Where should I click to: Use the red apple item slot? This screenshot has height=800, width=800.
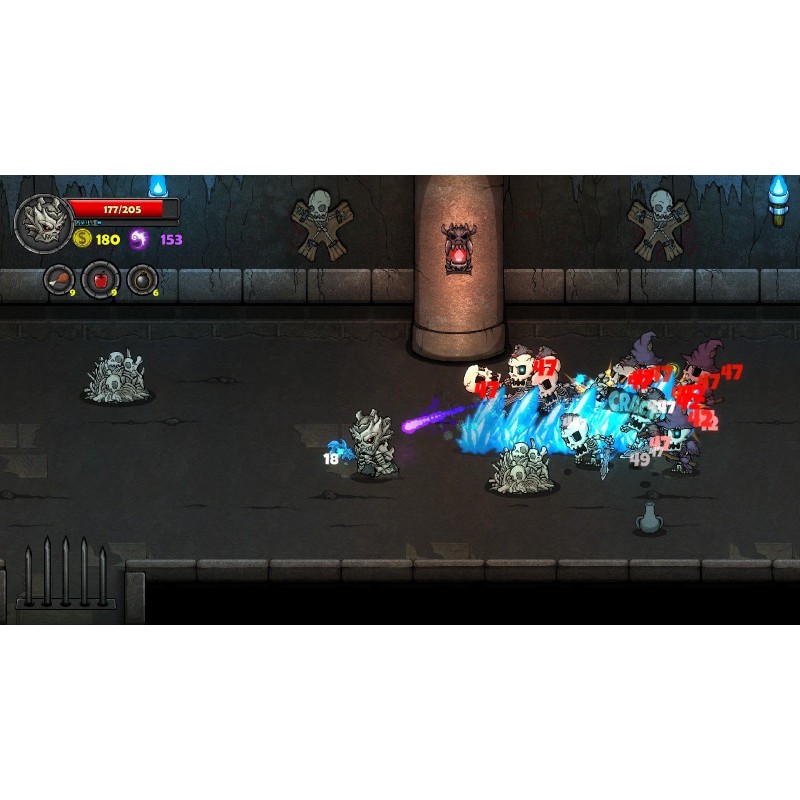100,279
